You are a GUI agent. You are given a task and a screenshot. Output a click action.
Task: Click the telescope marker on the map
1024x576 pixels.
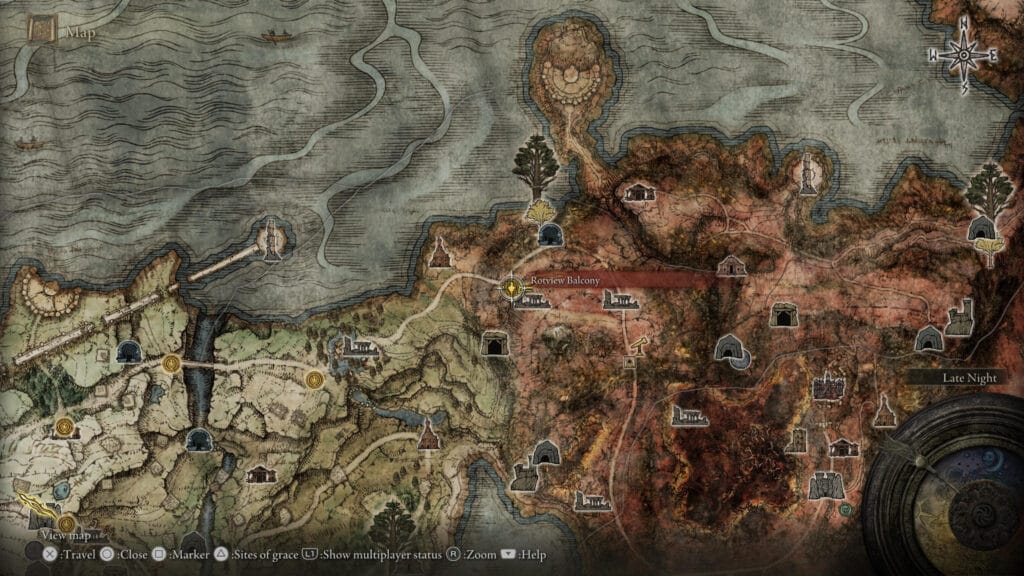634,343
